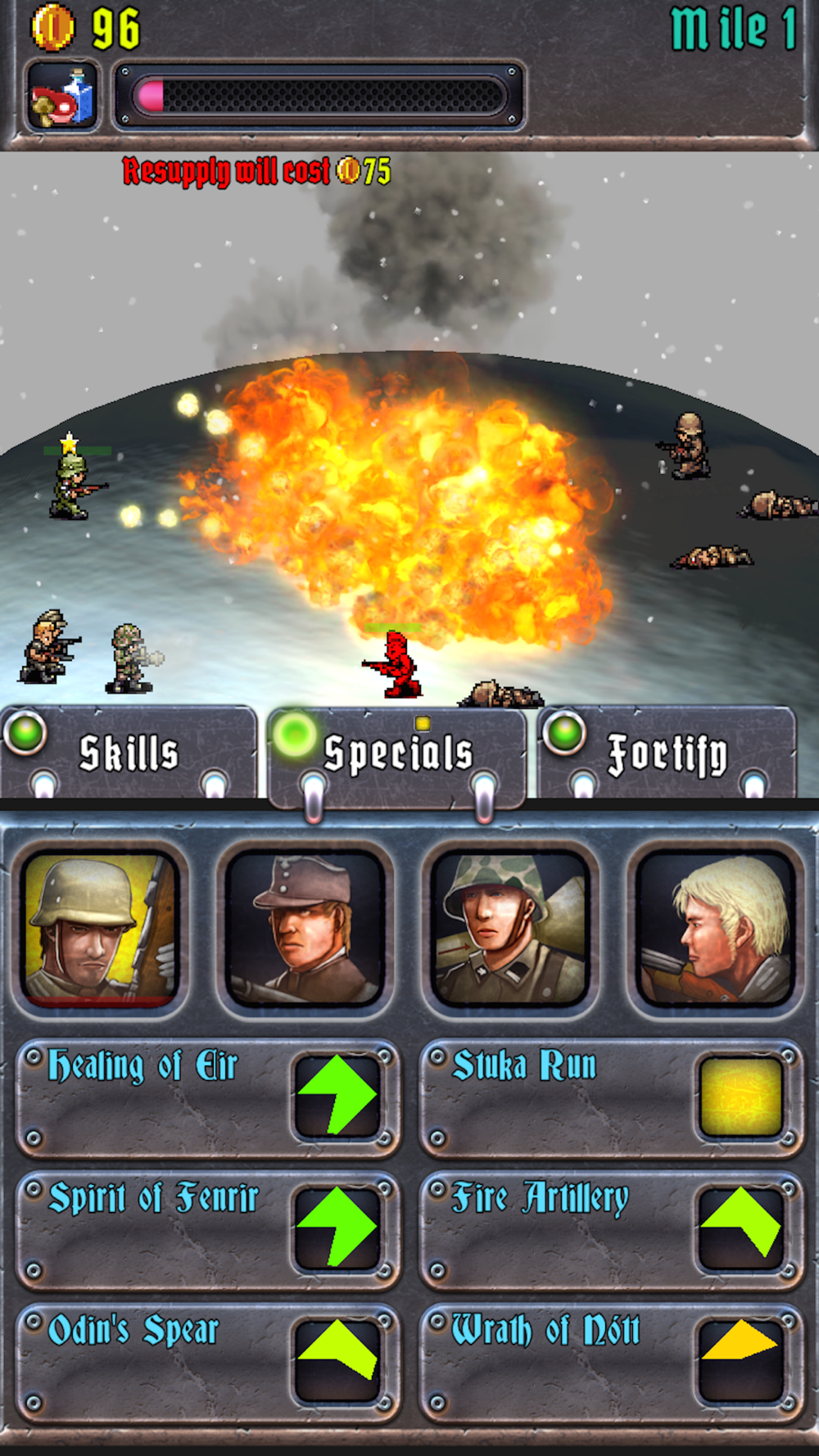The image size is (819, 1456).
Task: Switch to the Skills tab
Action: tap(129, 753)
